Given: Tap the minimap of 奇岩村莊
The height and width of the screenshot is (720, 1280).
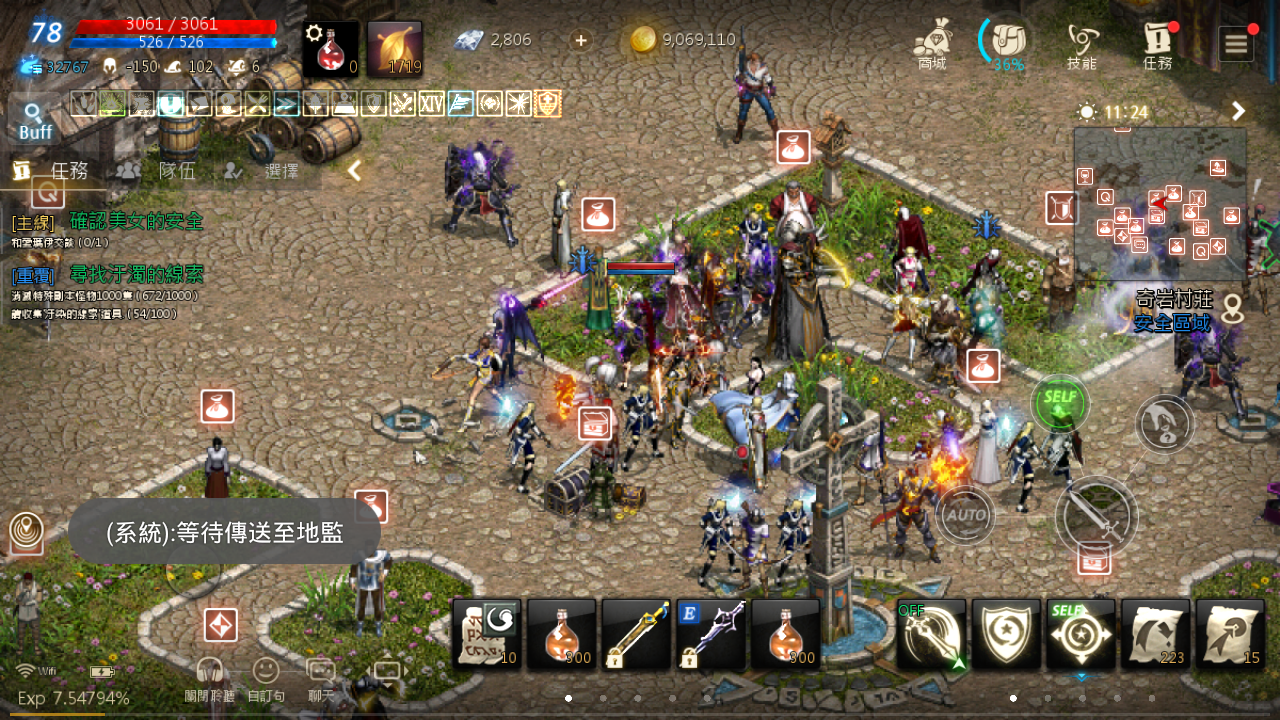Looking at the screenshot, I should [x=1158, y=205].
